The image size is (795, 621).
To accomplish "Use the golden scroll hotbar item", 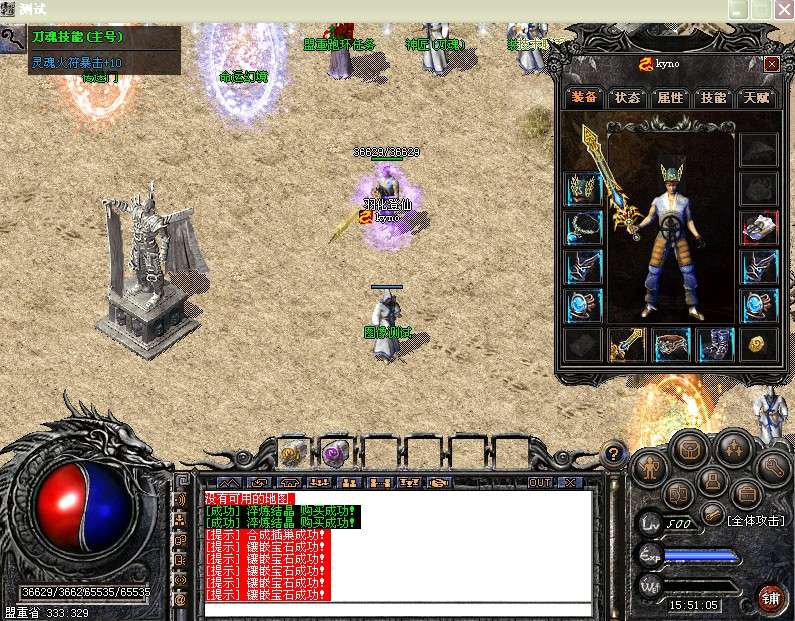I will (x=292, y=452).
